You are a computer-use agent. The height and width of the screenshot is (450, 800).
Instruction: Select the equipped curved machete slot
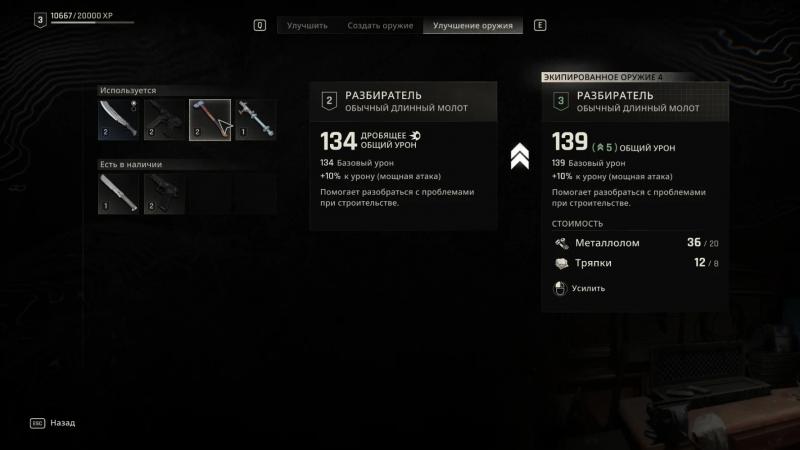click(119, 119)
